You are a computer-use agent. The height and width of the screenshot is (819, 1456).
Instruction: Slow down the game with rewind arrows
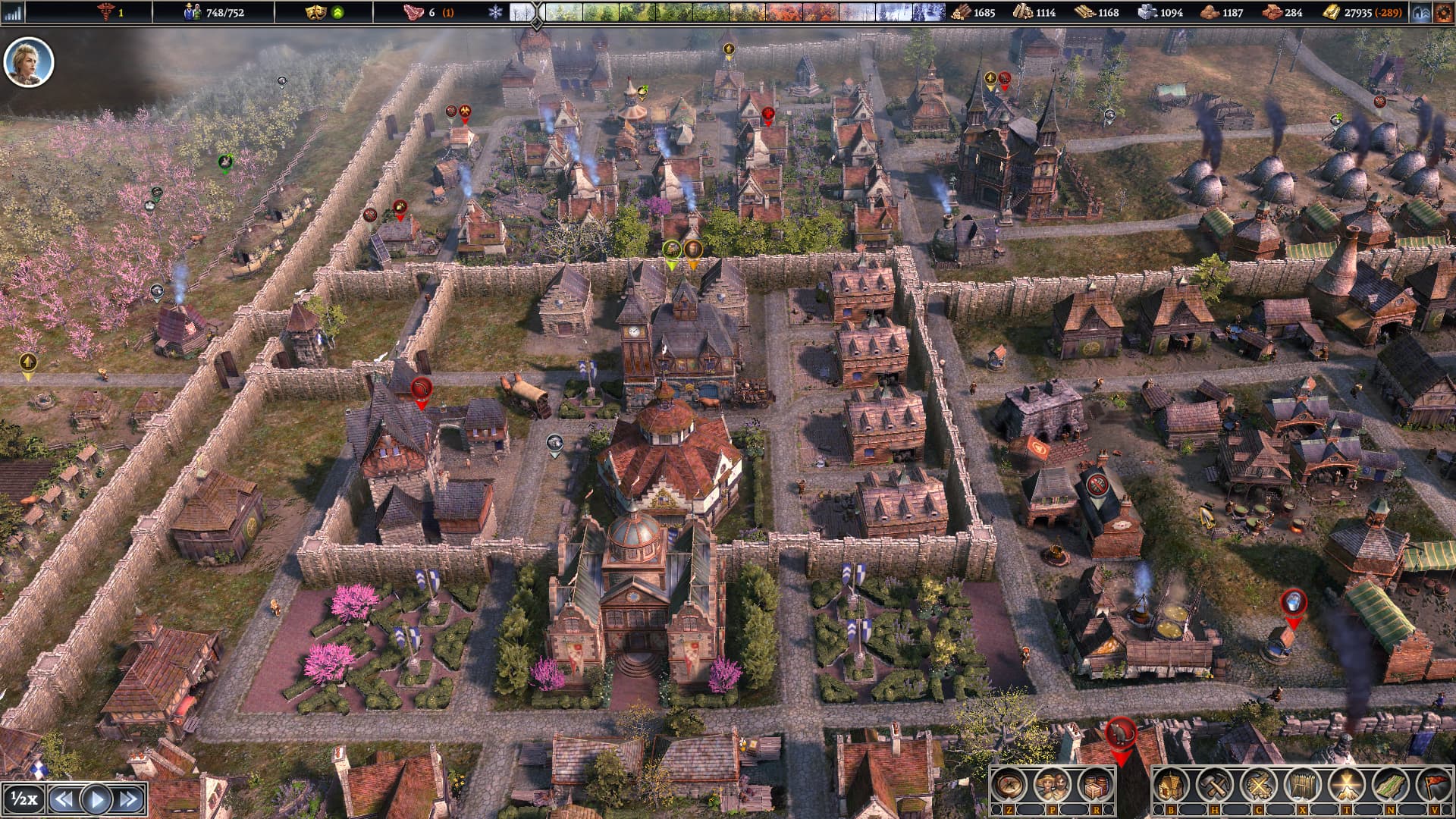pyautogui.click(x=64, y=799)
